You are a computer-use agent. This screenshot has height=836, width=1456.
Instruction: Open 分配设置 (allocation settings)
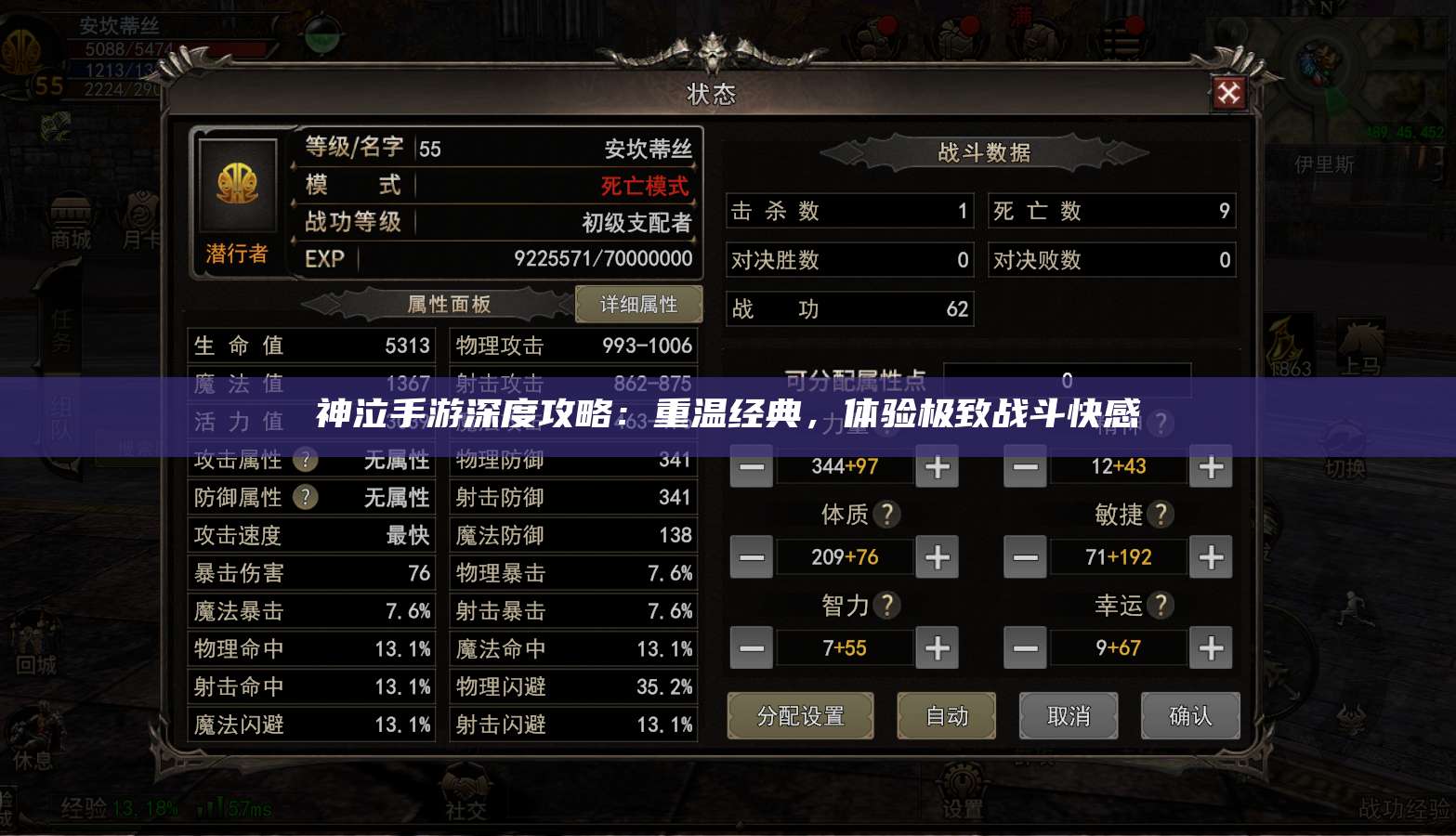800,715
